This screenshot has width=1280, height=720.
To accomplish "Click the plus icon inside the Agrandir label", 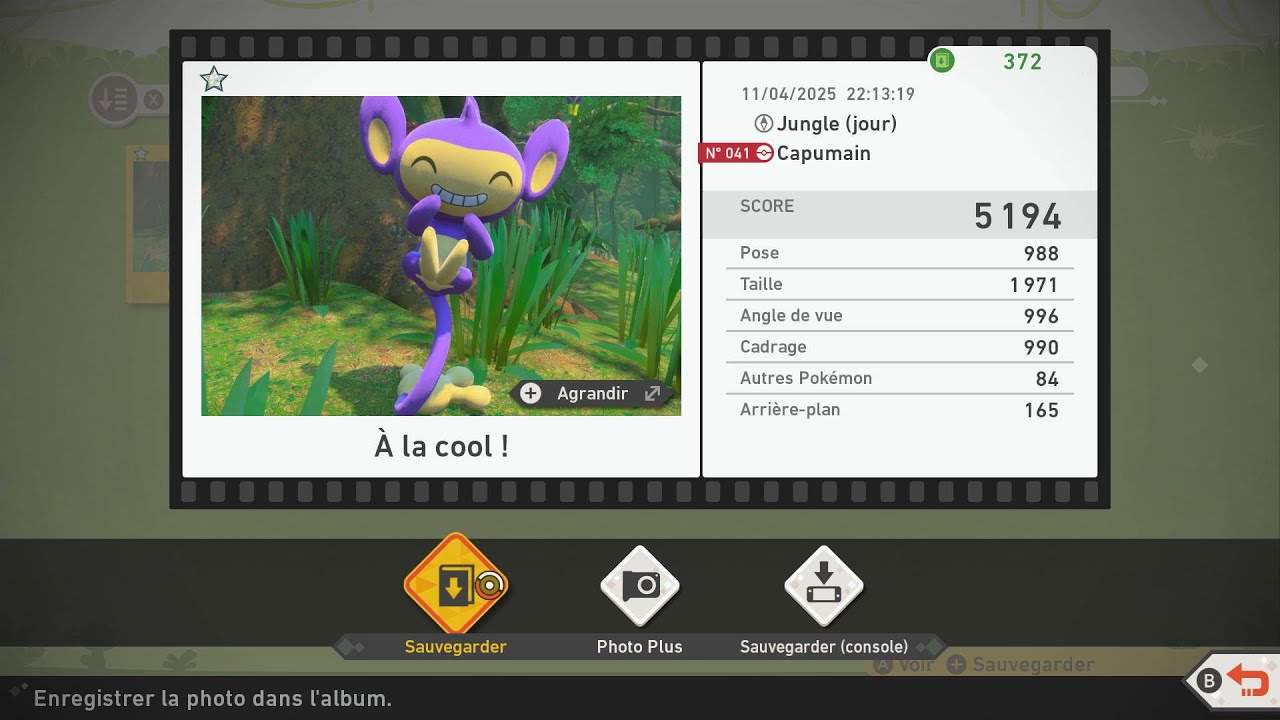I will point(531,393).
